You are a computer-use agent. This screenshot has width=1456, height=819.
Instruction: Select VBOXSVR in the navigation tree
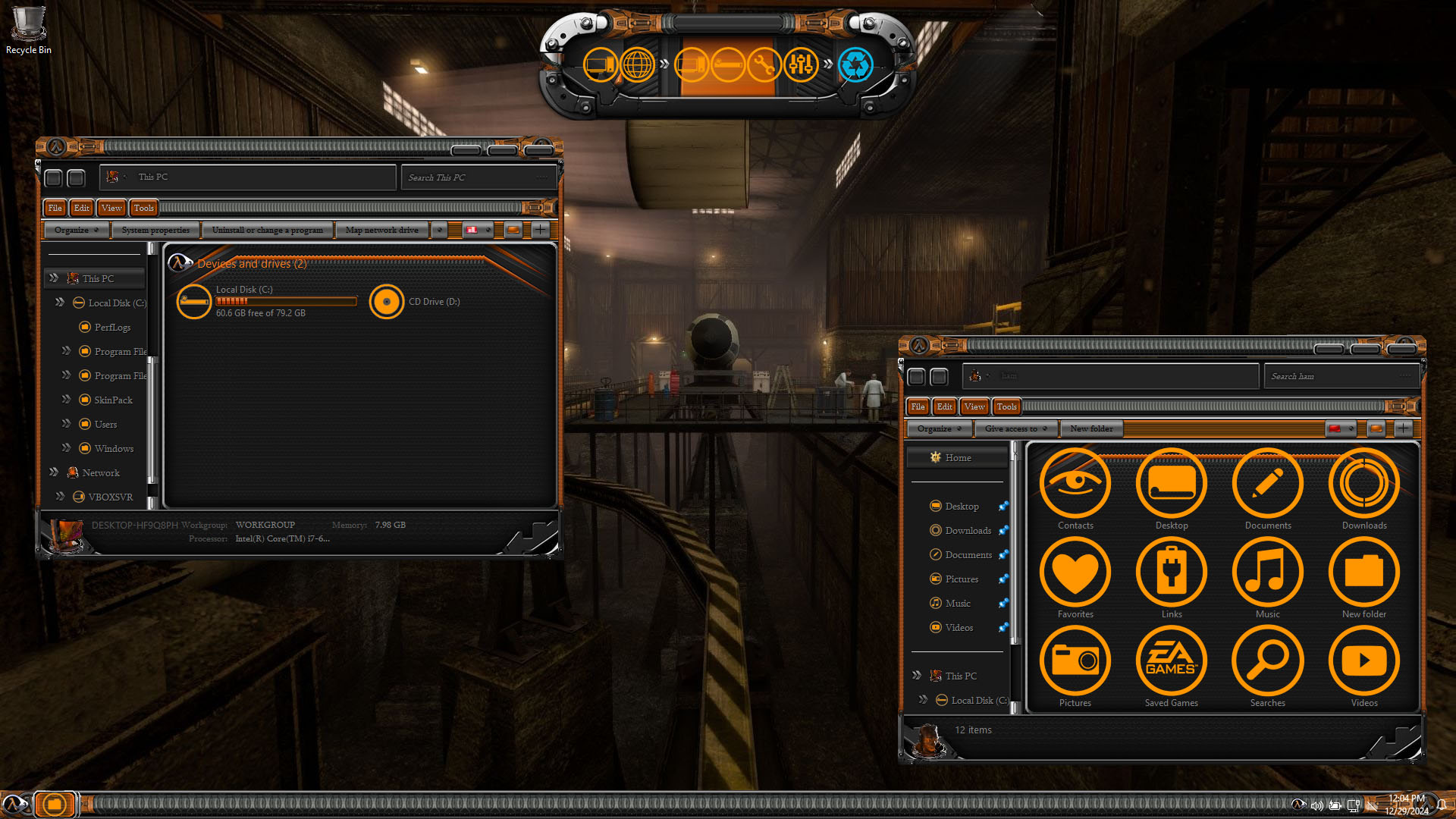(110, 497)
